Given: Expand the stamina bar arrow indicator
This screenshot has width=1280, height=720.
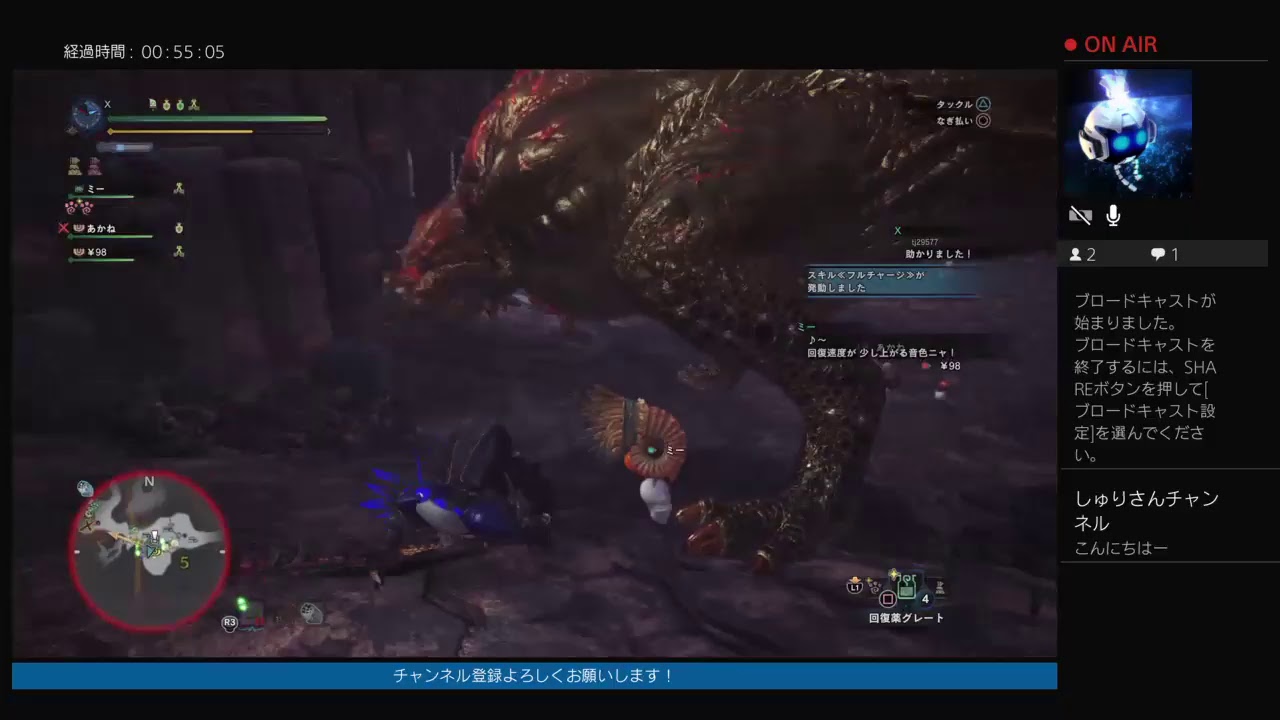Looking at the screenshot, I should pyautogui.click(x=329, y=131).
